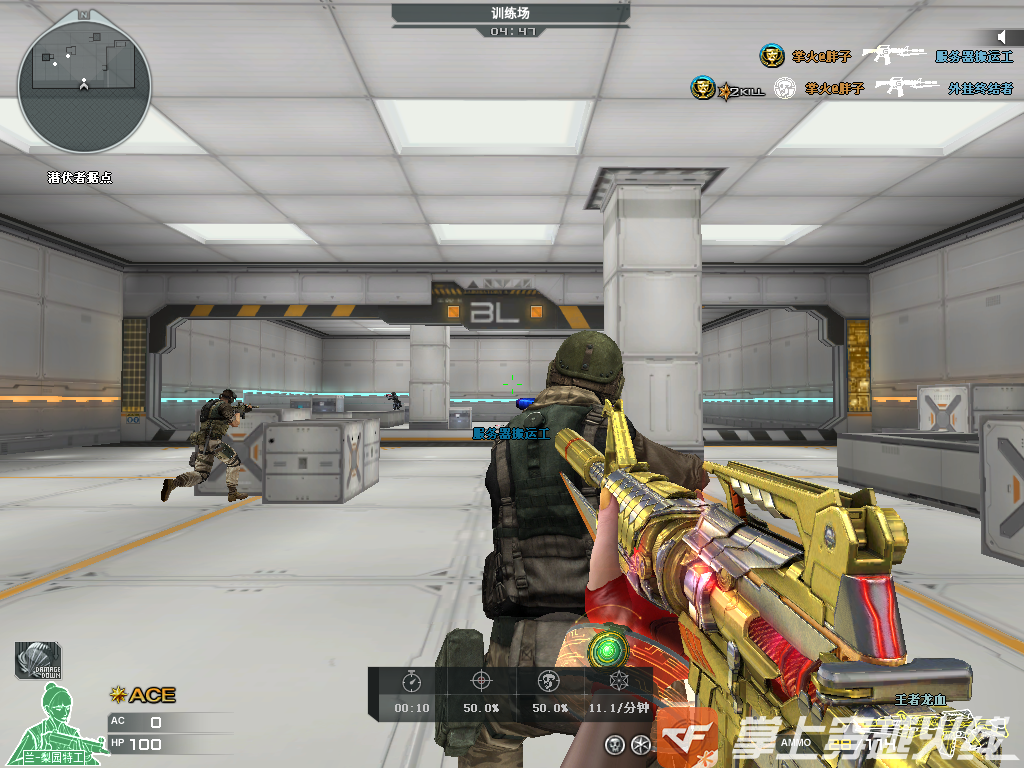Click the small round skull icon
This screenshot has height=768, width=1024.
[x=615, y=743]
